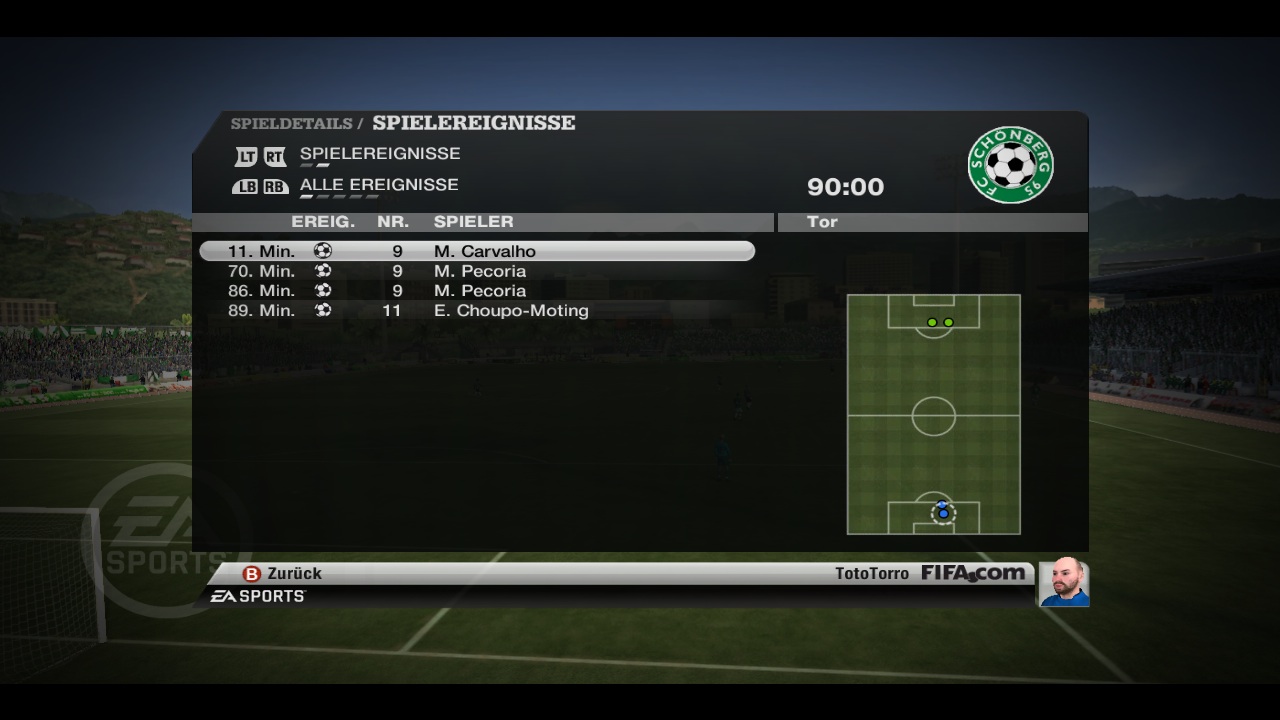Screen dimensions: 1280x720
Task: Select the 11th-minute M. Carvalho goal row
Action: (x=476, y=251)
